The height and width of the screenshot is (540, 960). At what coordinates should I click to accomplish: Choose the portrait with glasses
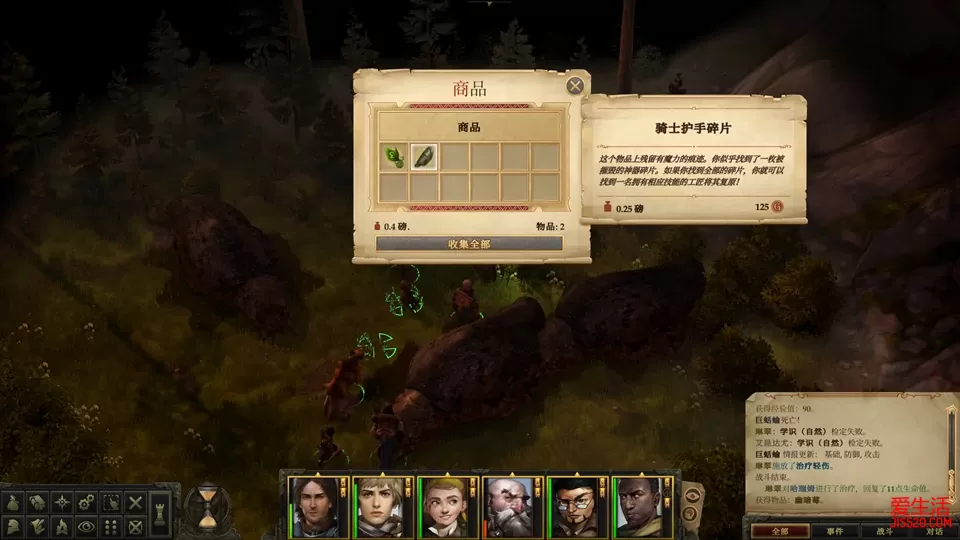tap(575, 506)
